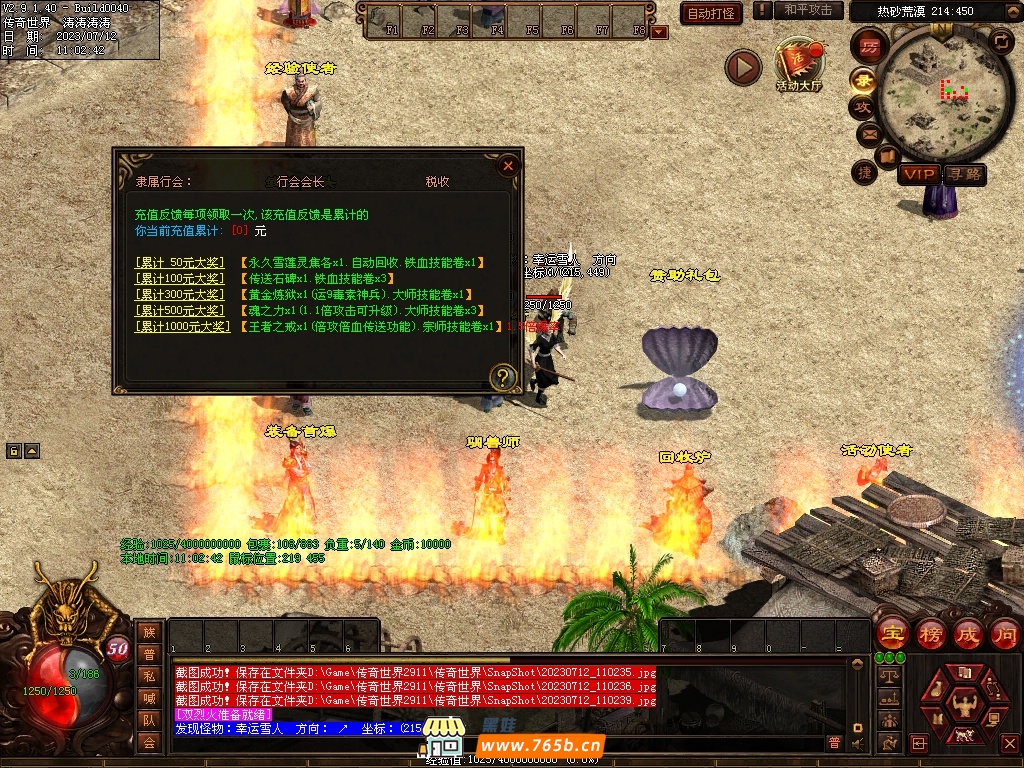Open the question mark help in dialog

click(503, 377)
